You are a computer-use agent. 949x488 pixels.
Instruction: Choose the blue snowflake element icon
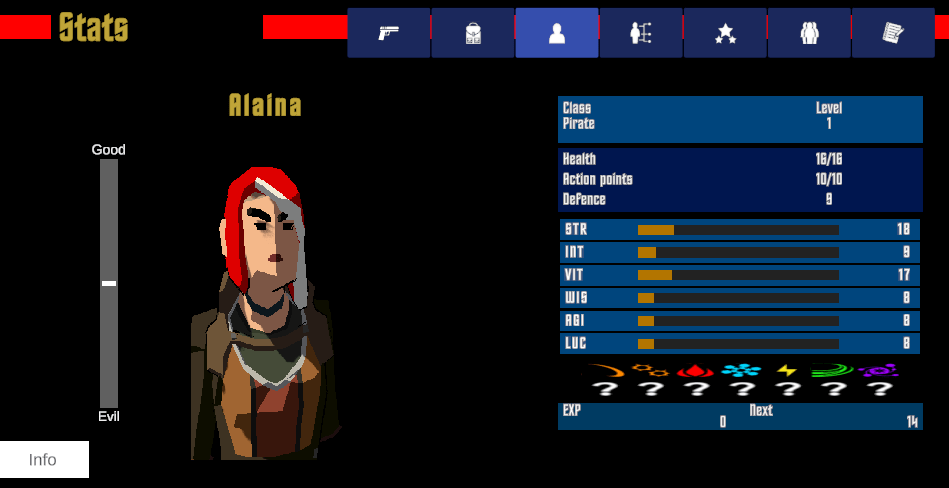click(x=741, y=370)
